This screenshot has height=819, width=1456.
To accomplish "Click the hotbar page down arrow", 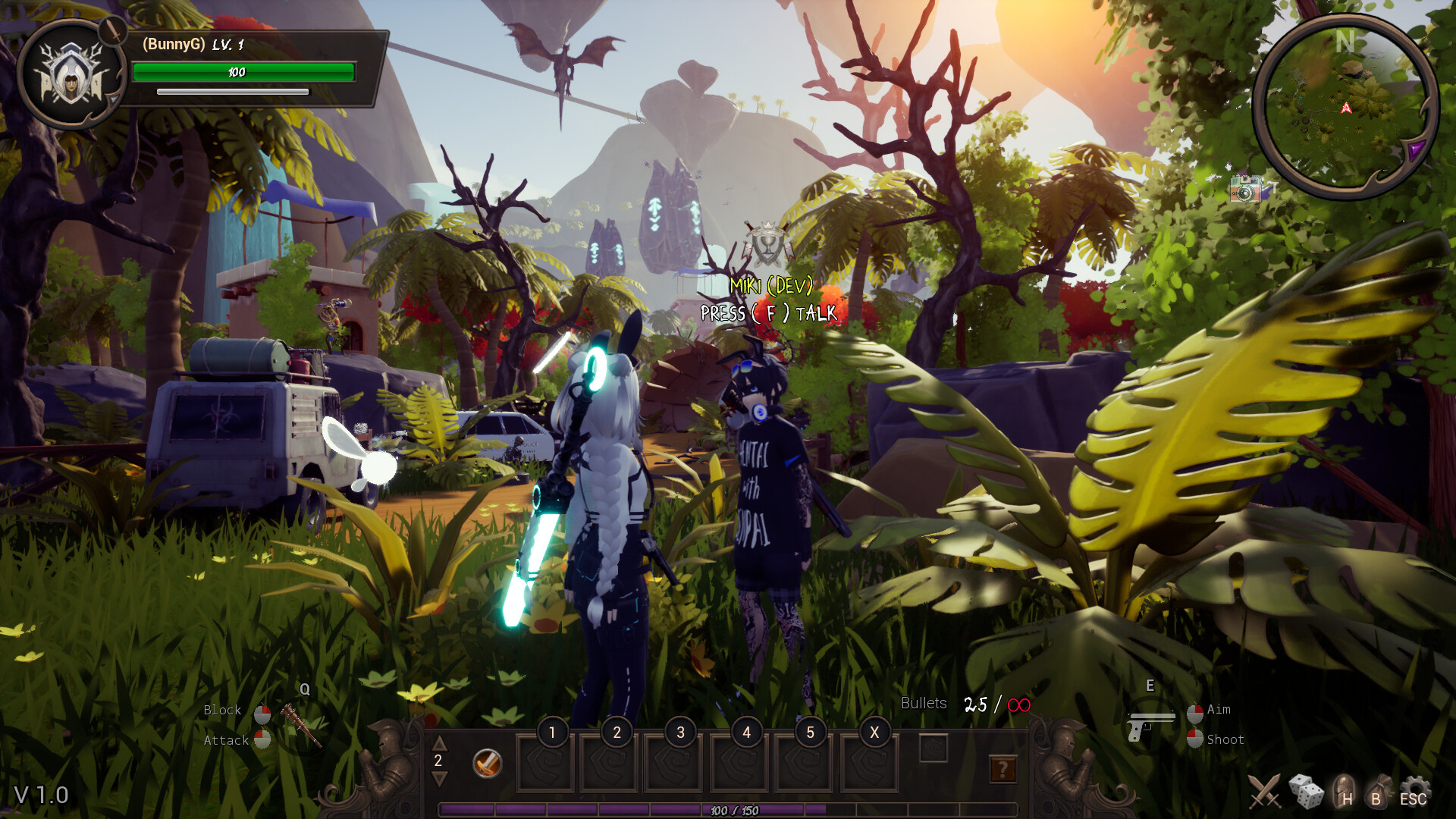I will pyautogui.click(x=439, y=779).
